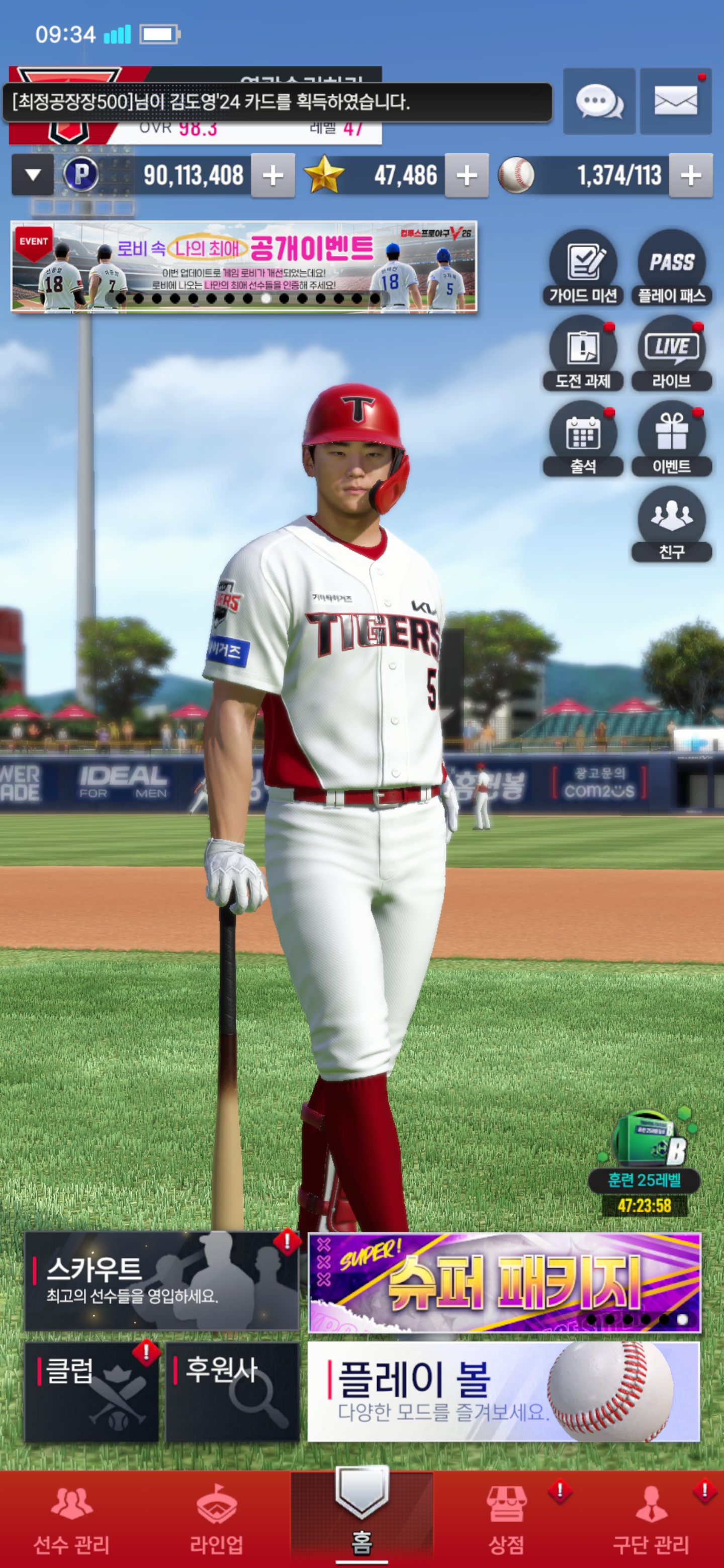Add more gold stars currency
Viewport: 724px width, 1568px height.
click(x=467, y=176)
